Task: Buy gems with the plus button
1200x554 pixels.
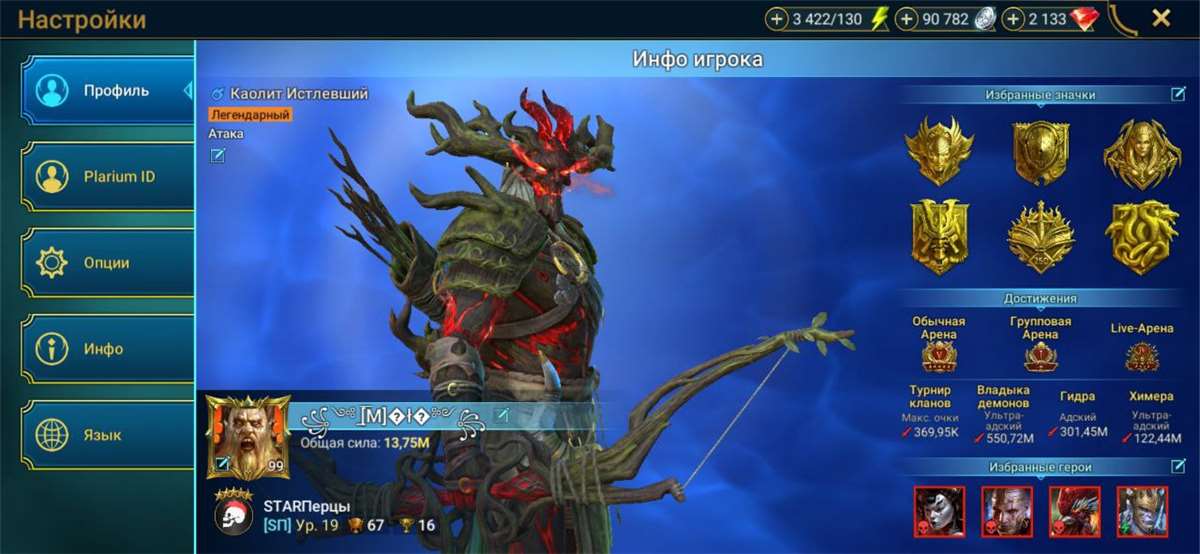Action: tap(1013, 19)
